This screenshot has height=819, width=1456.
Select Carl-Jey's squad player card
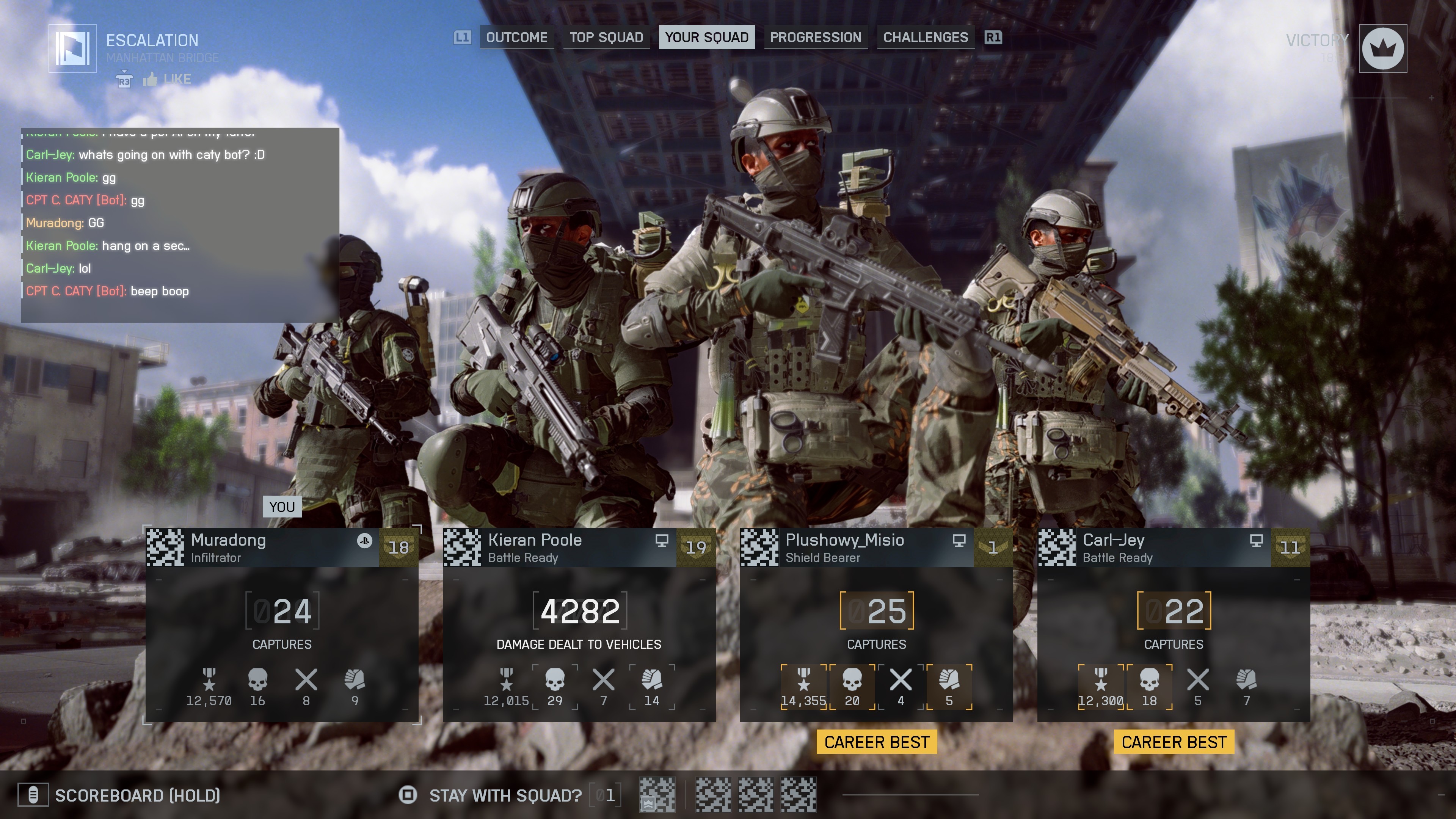tap(1174, 624)
